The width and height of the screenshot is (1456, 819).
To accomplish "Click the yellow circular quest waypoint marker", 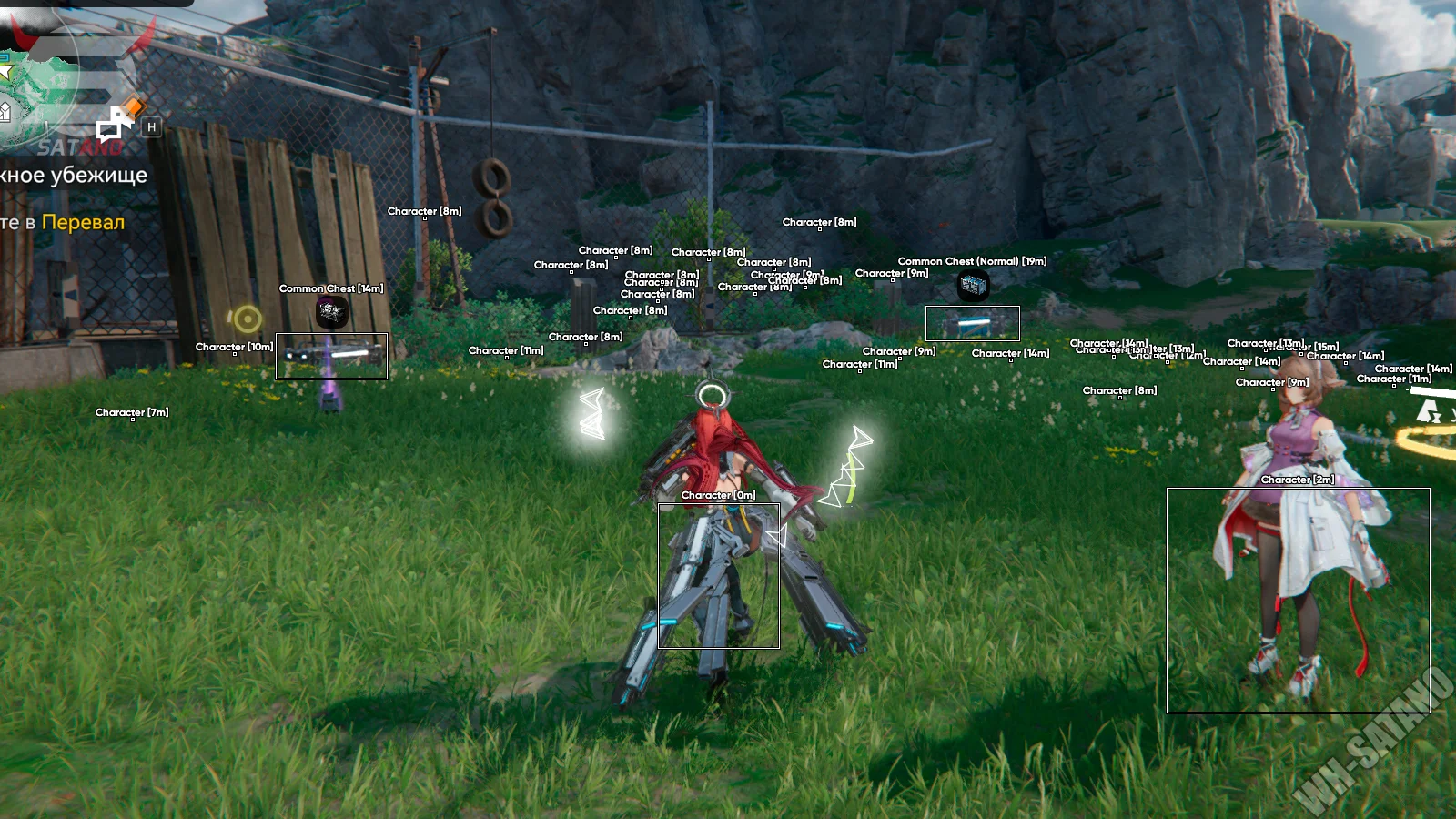I will [246, 318].
